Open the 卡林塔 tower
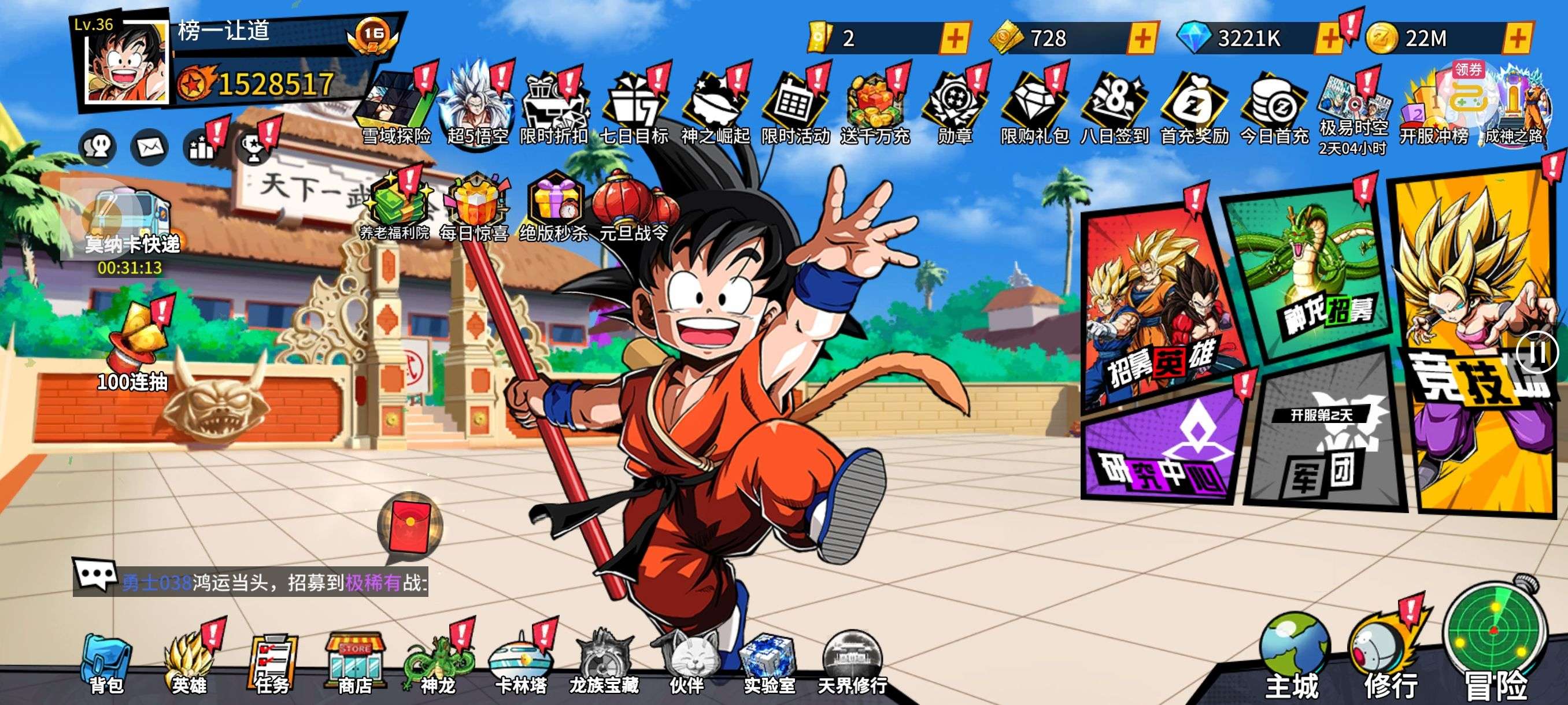1568x705 pixels. coord(520,663)
